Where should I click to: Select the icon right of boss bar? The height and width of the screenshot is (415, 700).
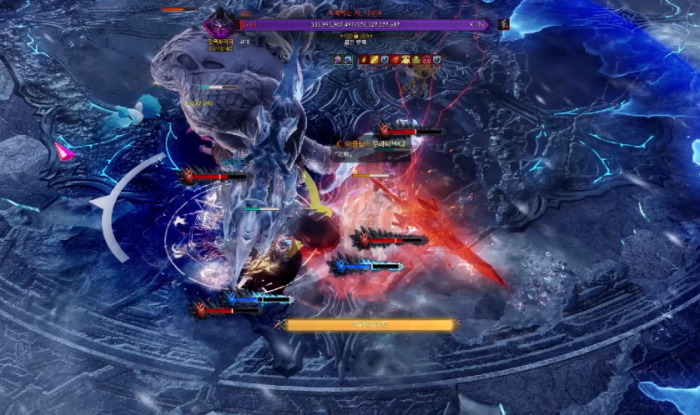coord(504,23)
